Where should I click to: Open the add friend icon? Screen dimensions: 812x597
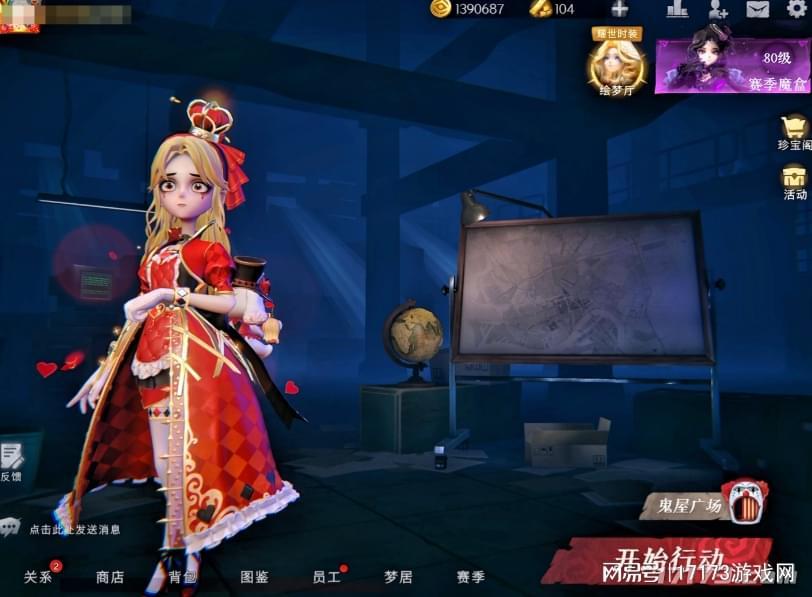718,10
